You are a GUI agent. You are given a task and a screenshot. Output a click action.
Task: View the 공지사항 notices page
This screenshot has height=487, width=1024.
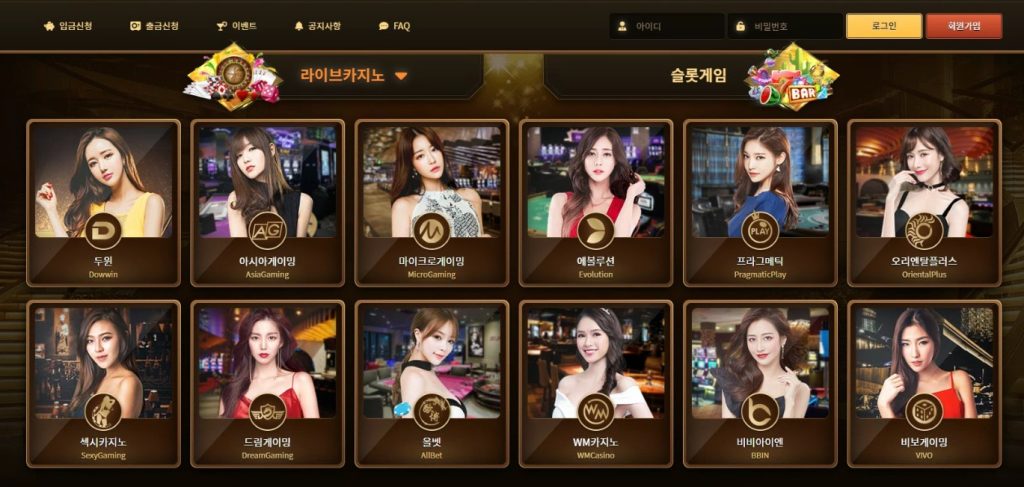[x=317, y=26]
